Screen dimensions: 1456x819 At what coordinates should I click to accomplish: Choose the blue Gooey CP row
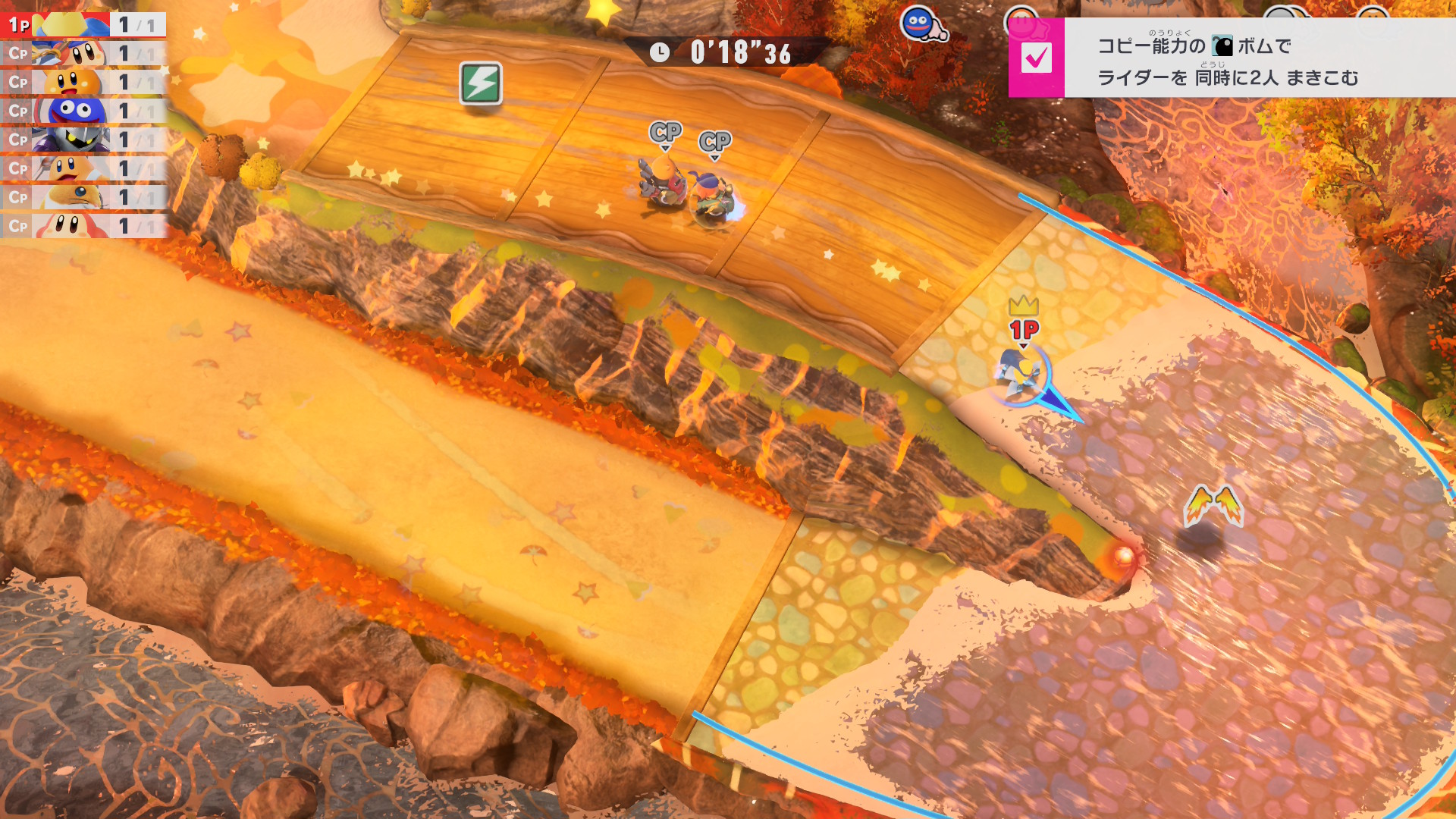(x=83, y=111)
